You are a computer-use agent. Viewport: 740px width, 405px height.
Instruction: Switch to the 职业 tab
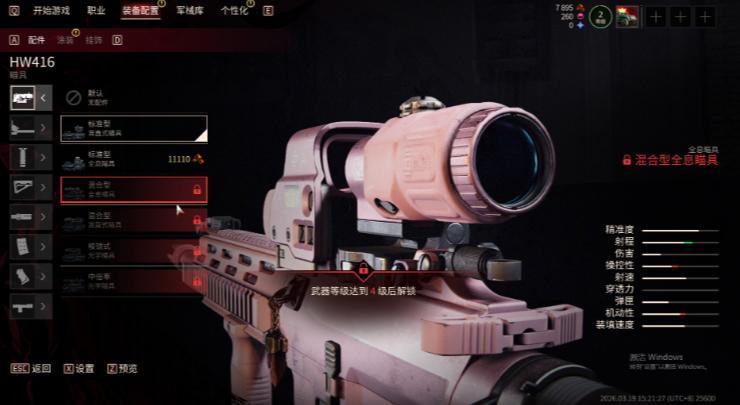(96, 10)
